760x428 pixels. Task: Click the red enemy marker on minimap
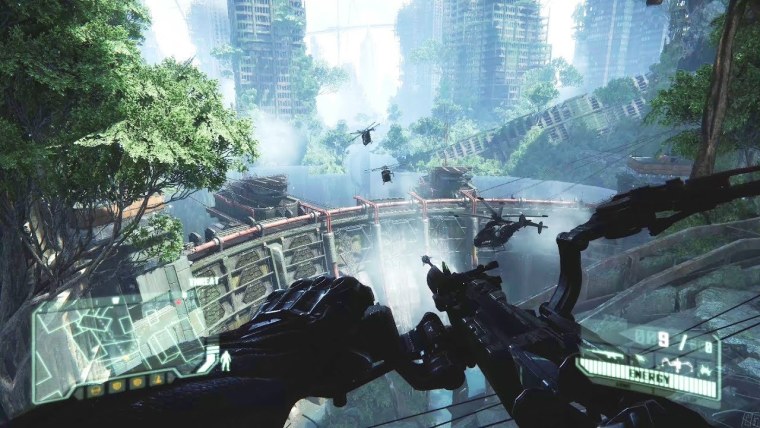pos(178,302)
